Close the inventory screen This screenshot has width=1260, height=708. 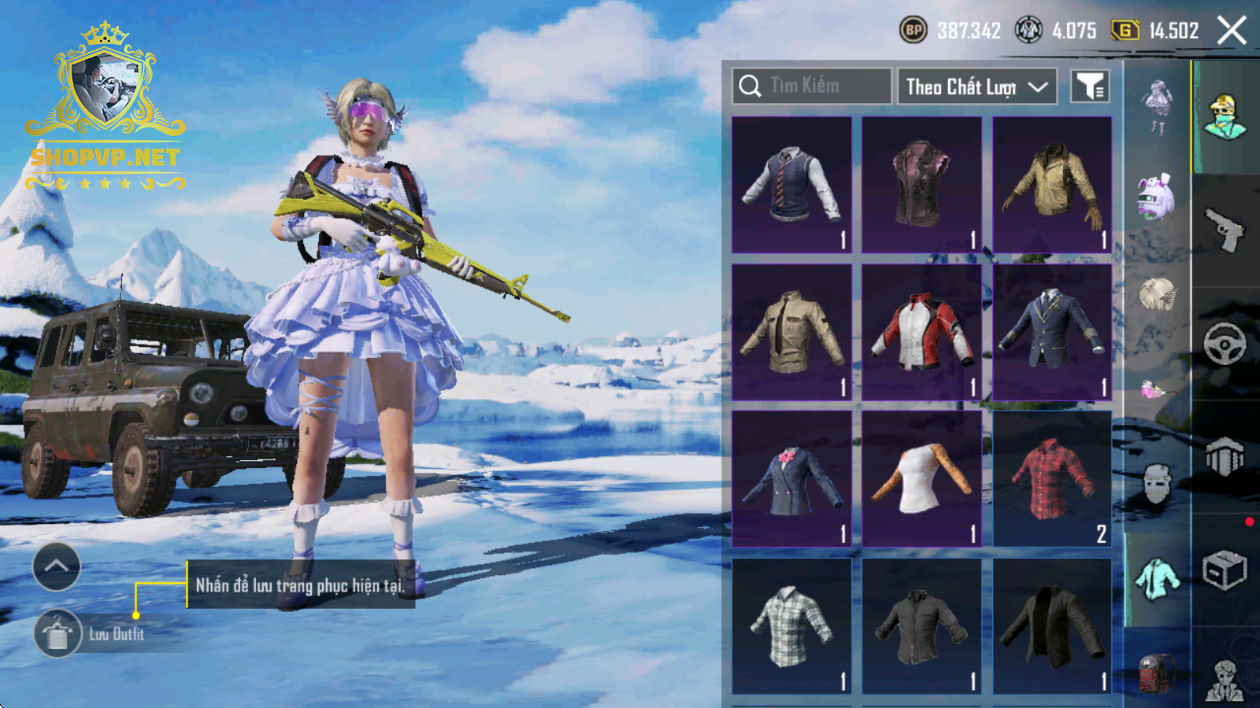click(x=1232, y=31)
